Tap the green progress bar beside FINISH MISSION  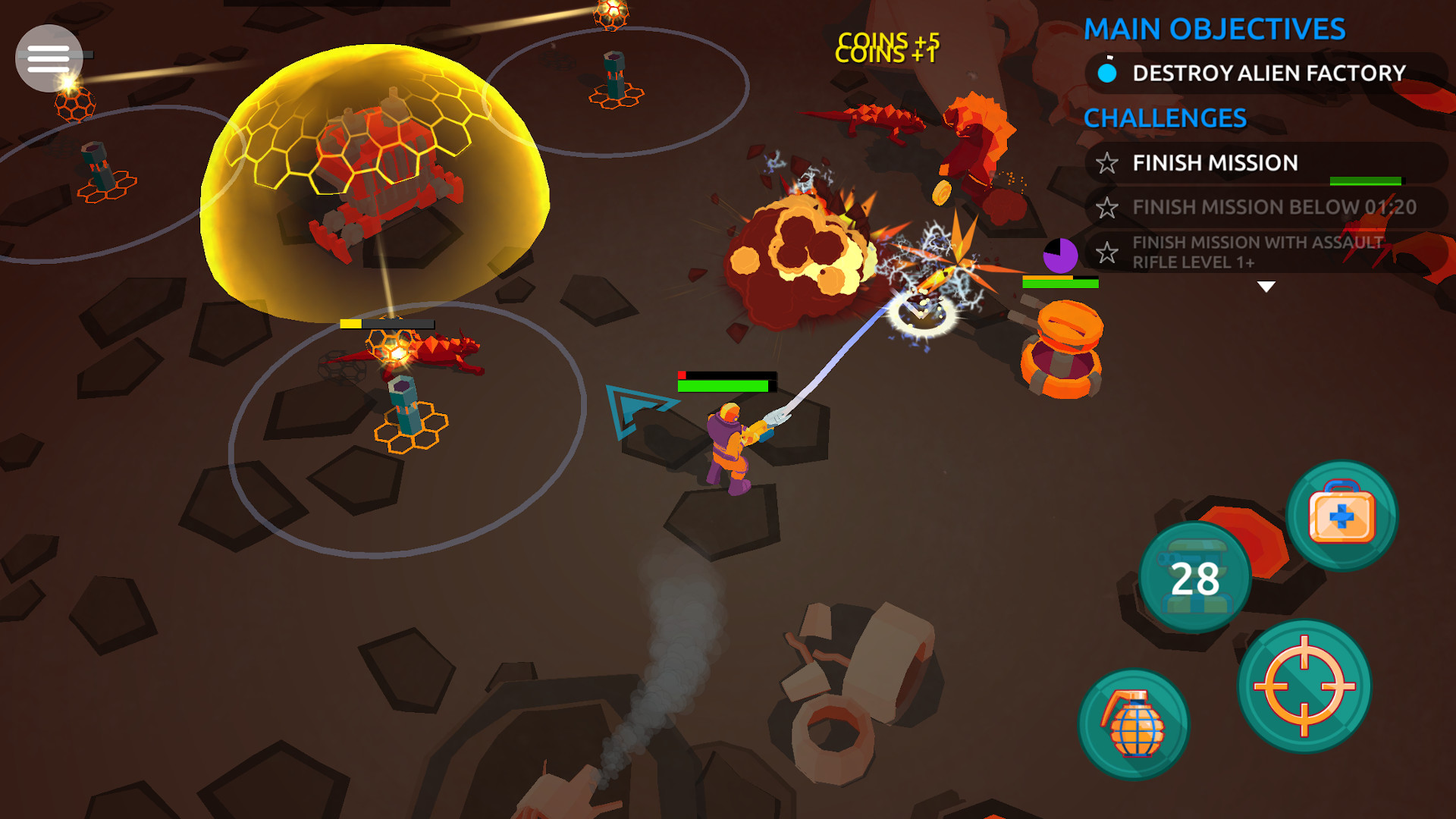click(1364, 181)
